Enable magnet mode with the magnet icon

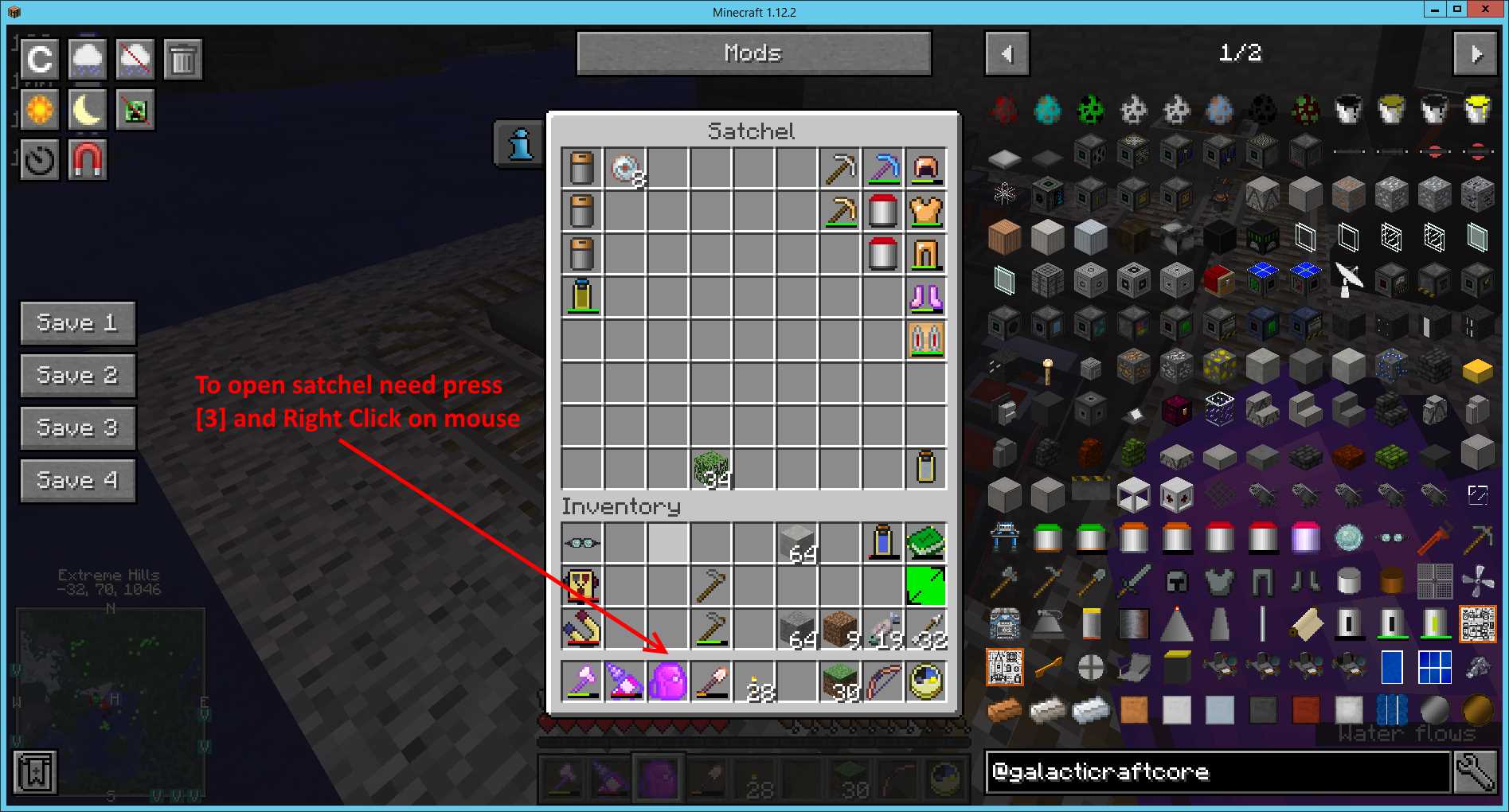87,160
